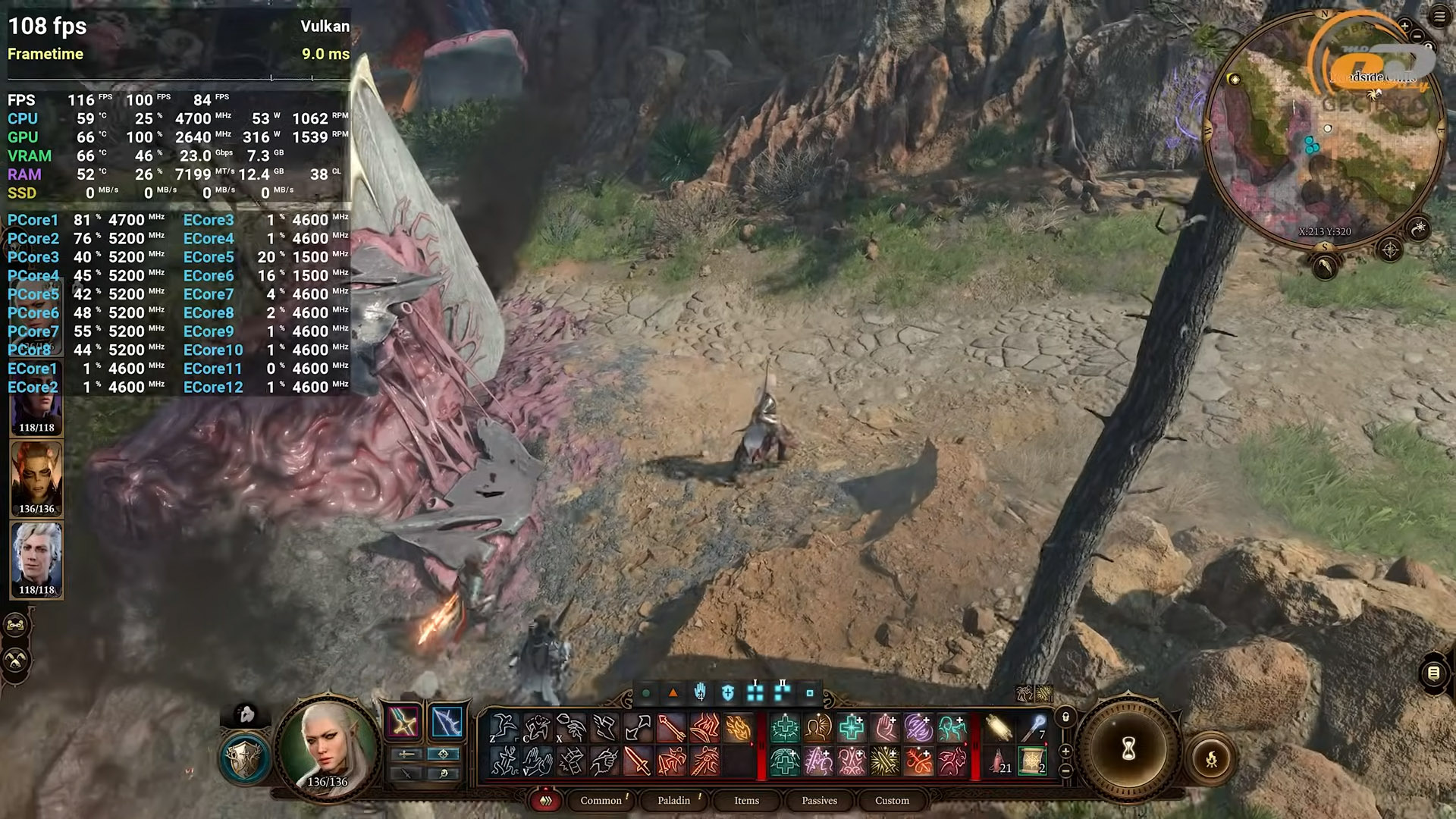This screenshot has height=819, width=1456.
Task: Select the white-haired elf character portrait
Action: pyautogui.click(x=327, y=746)
